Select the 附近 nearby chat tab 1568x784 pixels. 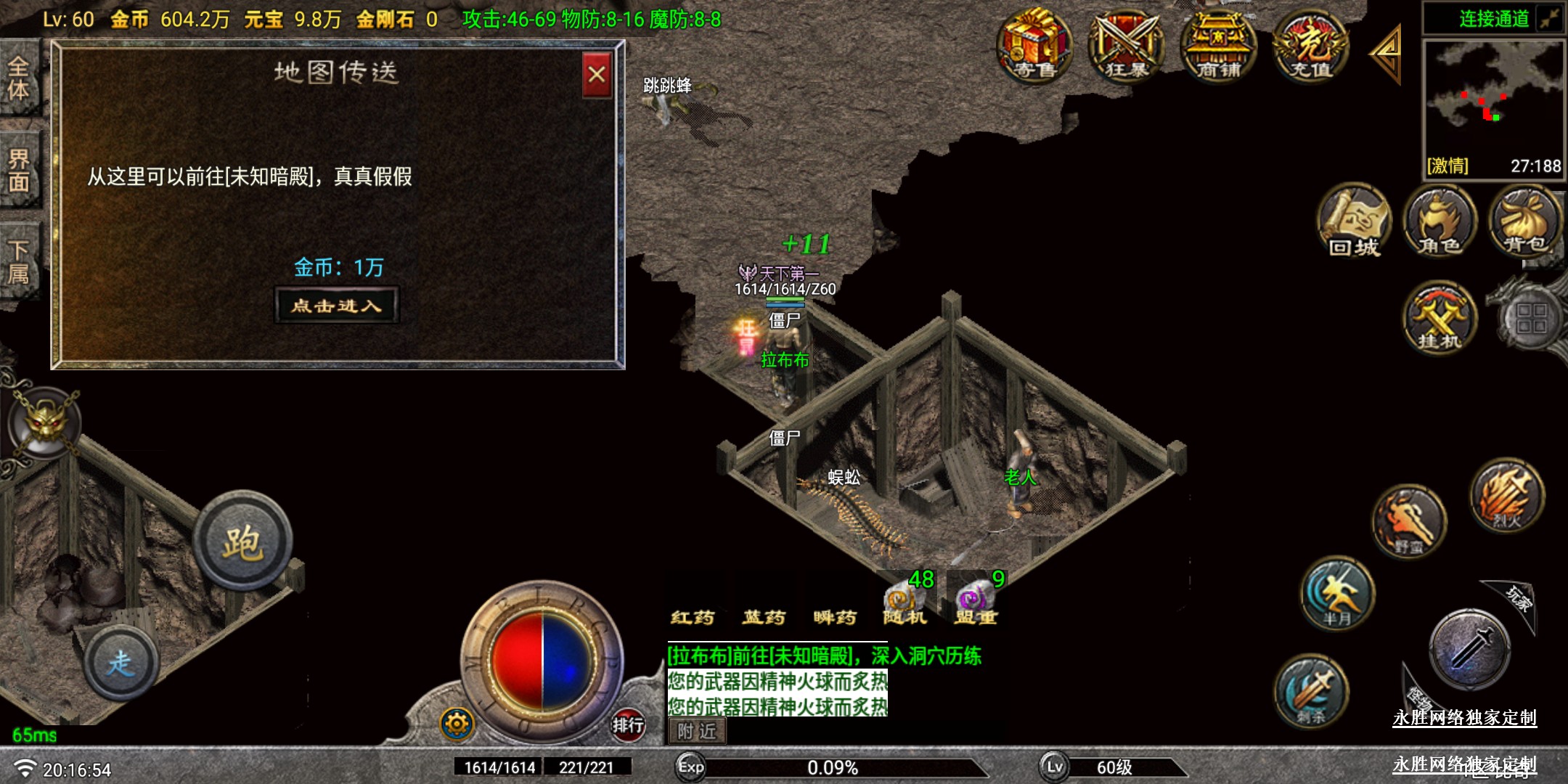[697, 731]
